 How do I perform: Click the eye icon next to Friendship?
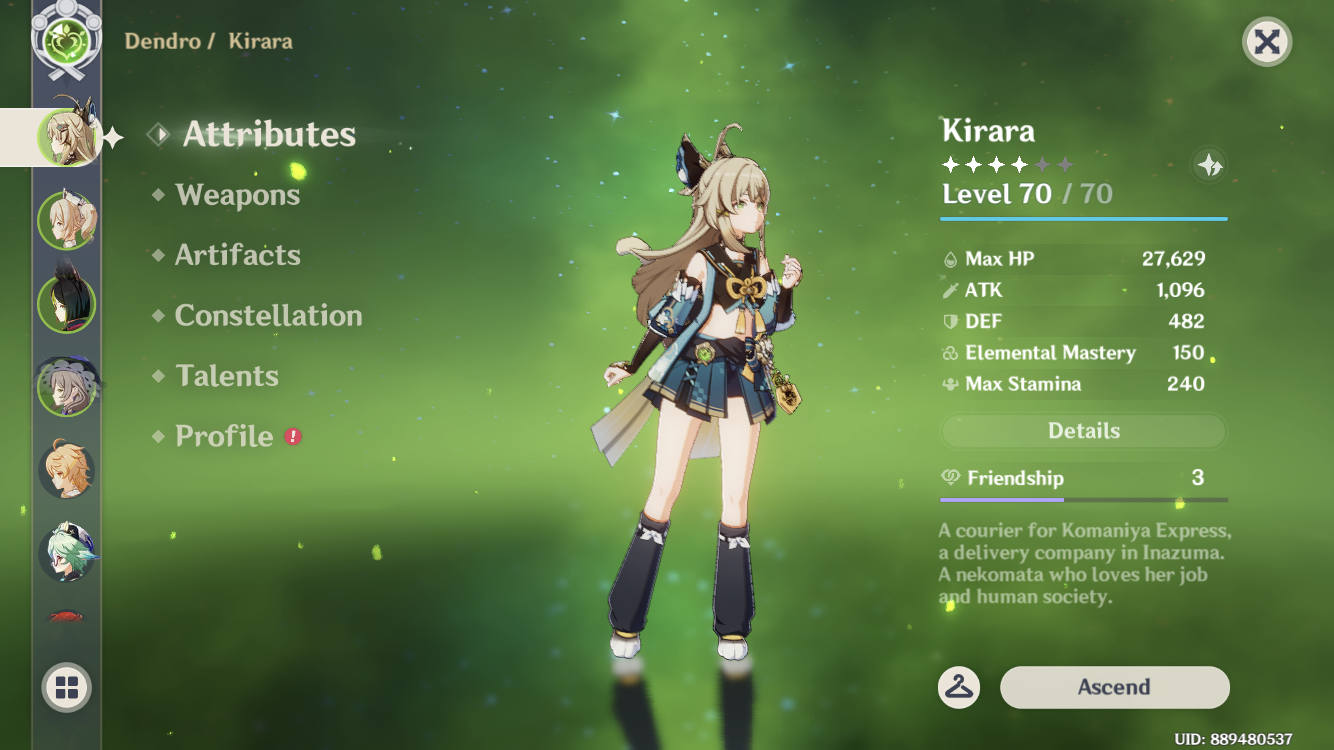[x=951, y=478]
